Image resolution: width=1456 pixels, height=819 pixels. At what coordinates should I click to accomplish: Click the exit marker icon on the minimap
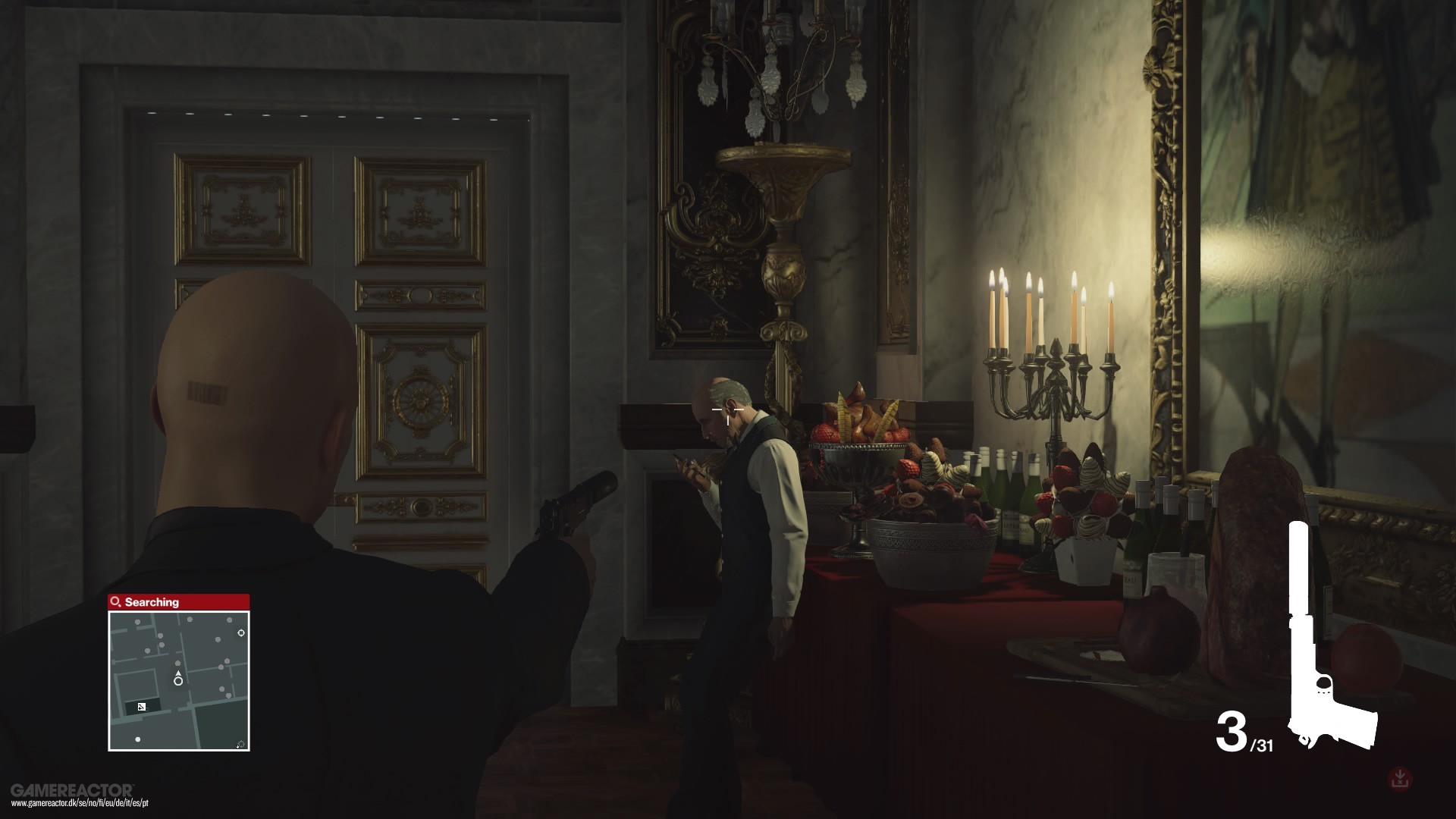240,633
